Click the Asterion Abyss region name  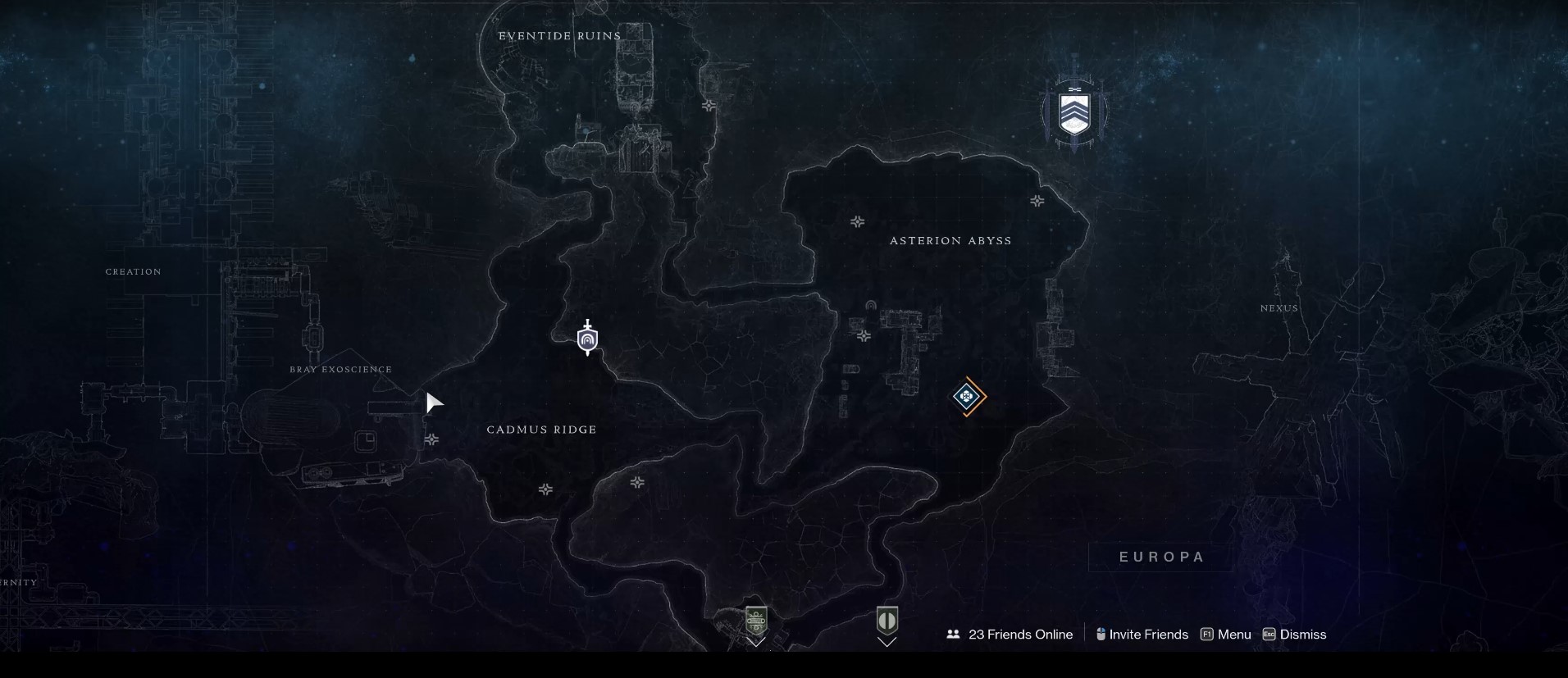click(x=950, y=240)
